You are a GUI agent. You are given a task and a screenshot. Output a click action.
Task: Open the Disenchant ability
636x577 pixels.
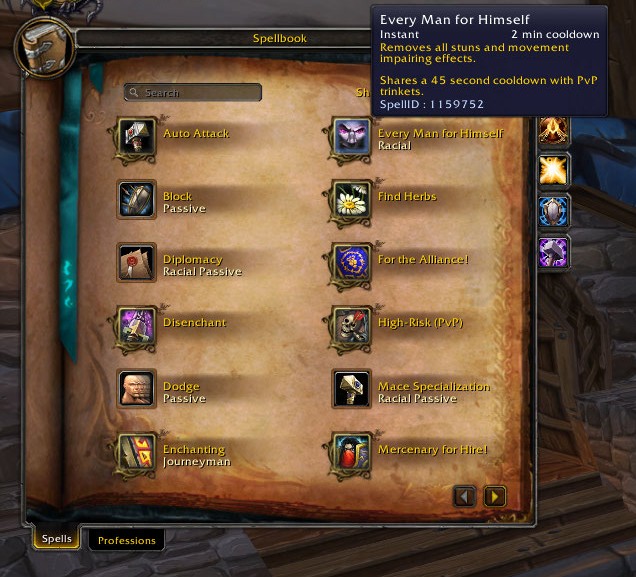pyautogui.click(x=136, y=326)
